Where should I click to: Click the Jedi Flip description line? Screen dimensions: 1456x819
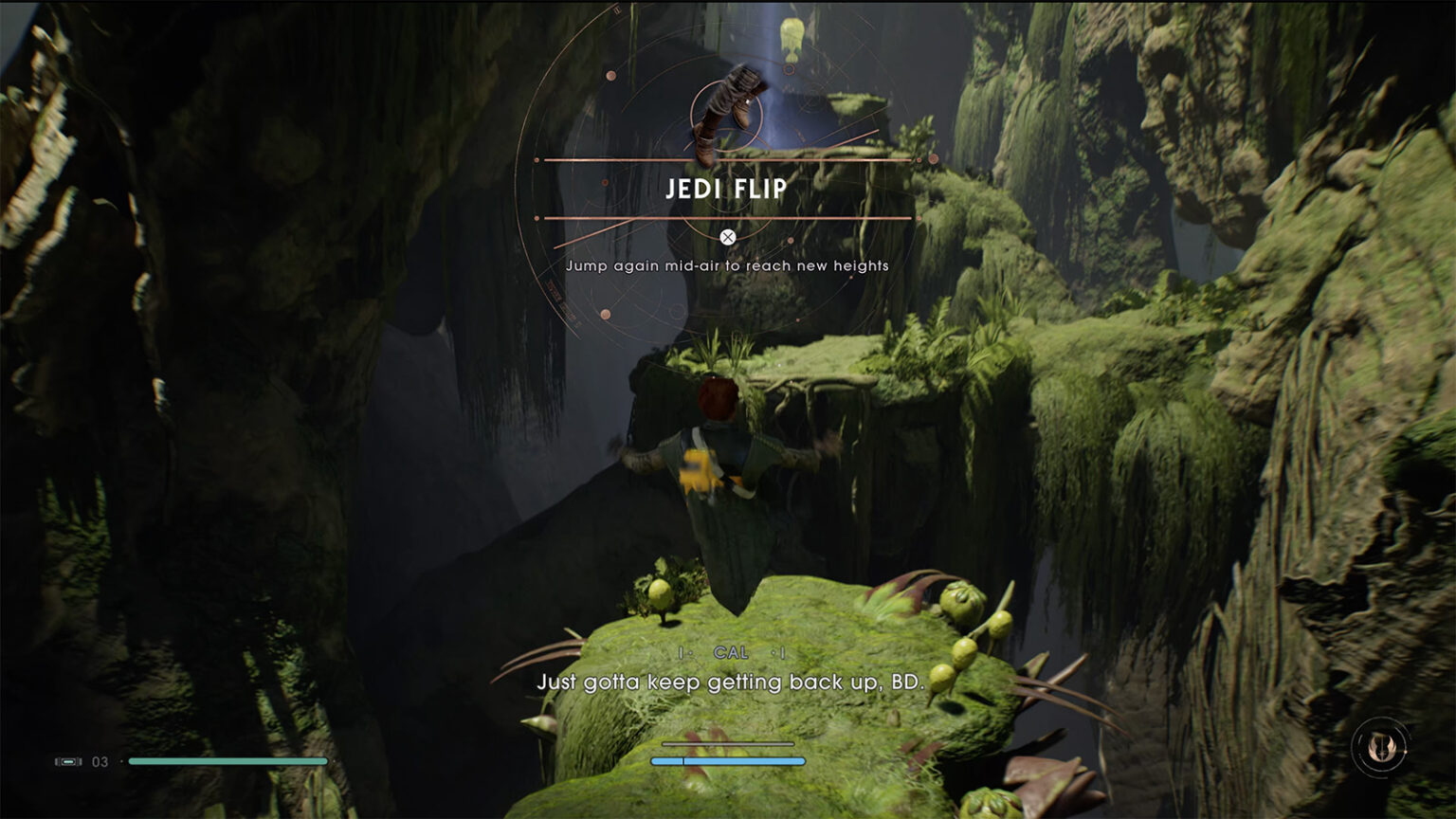coord(727,266)
